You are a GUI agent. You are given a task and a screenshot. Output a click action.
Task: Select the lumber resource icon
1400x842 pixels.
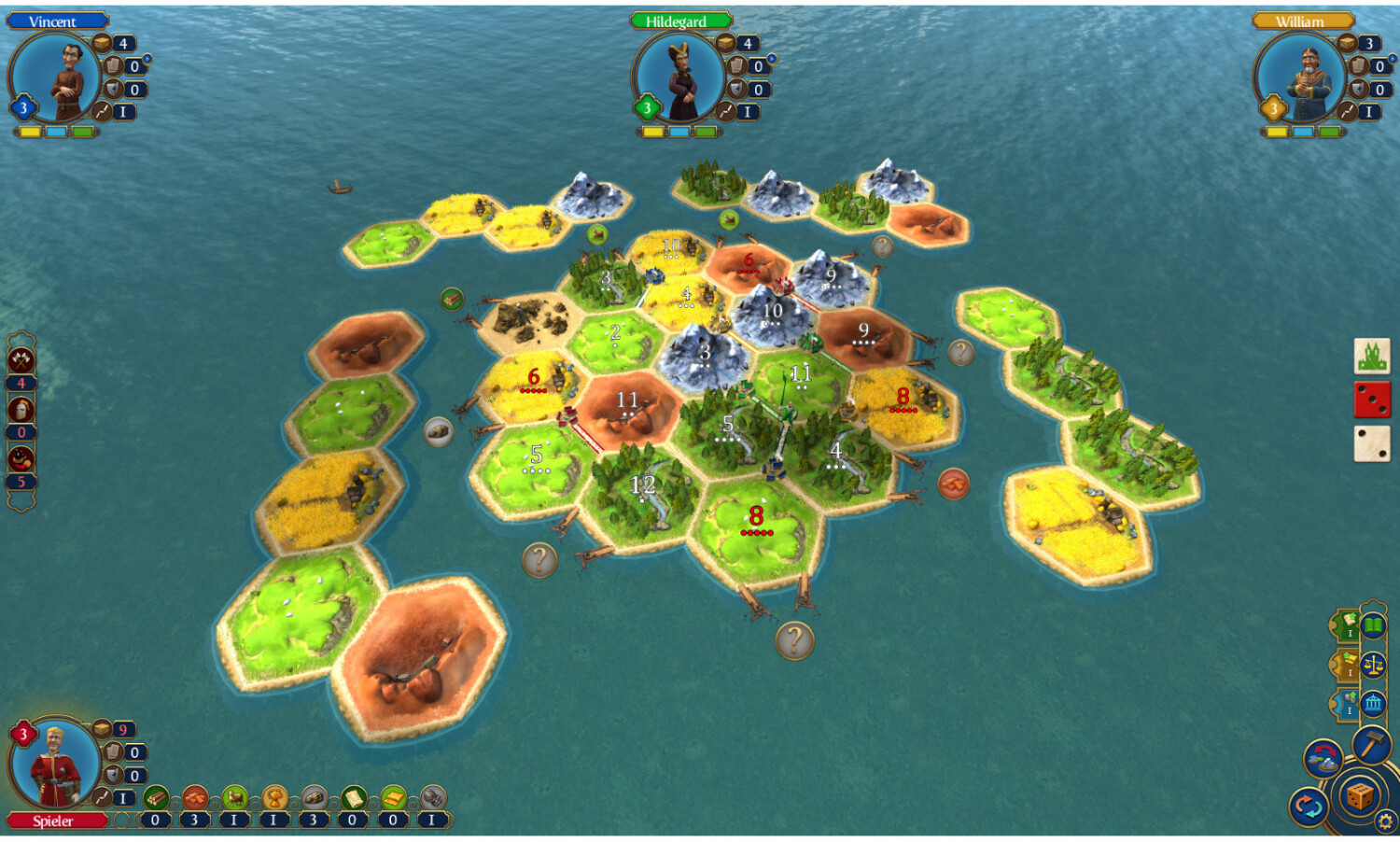coord(156,798)
